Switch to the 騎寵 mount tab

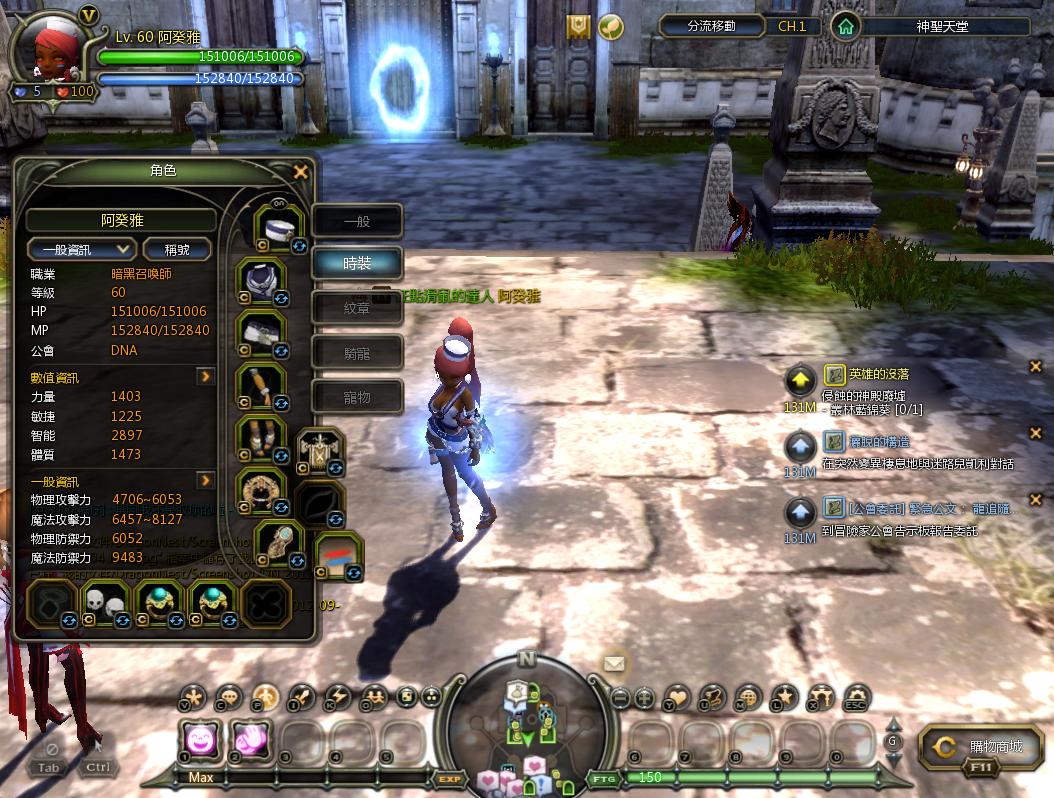click(357, 353)
